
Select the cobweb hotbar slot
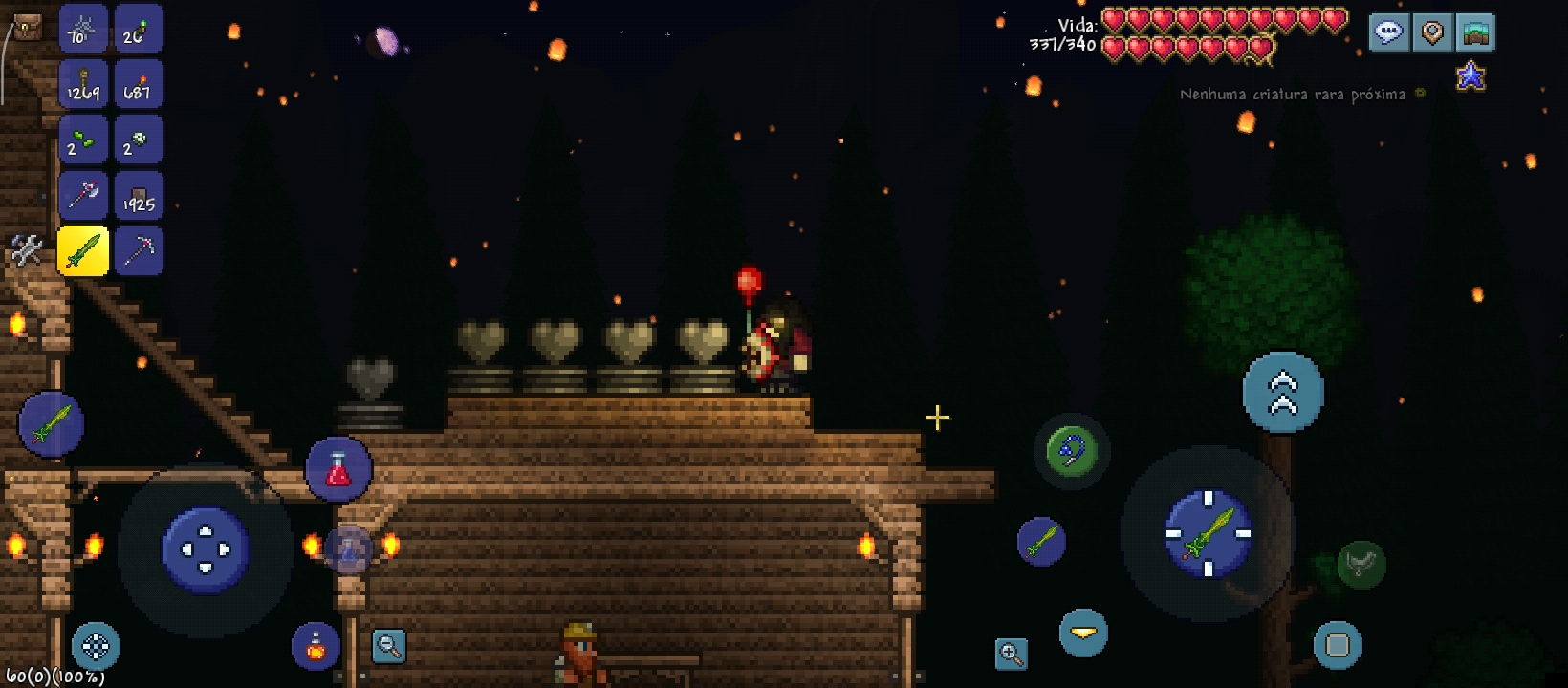point(82,29)
